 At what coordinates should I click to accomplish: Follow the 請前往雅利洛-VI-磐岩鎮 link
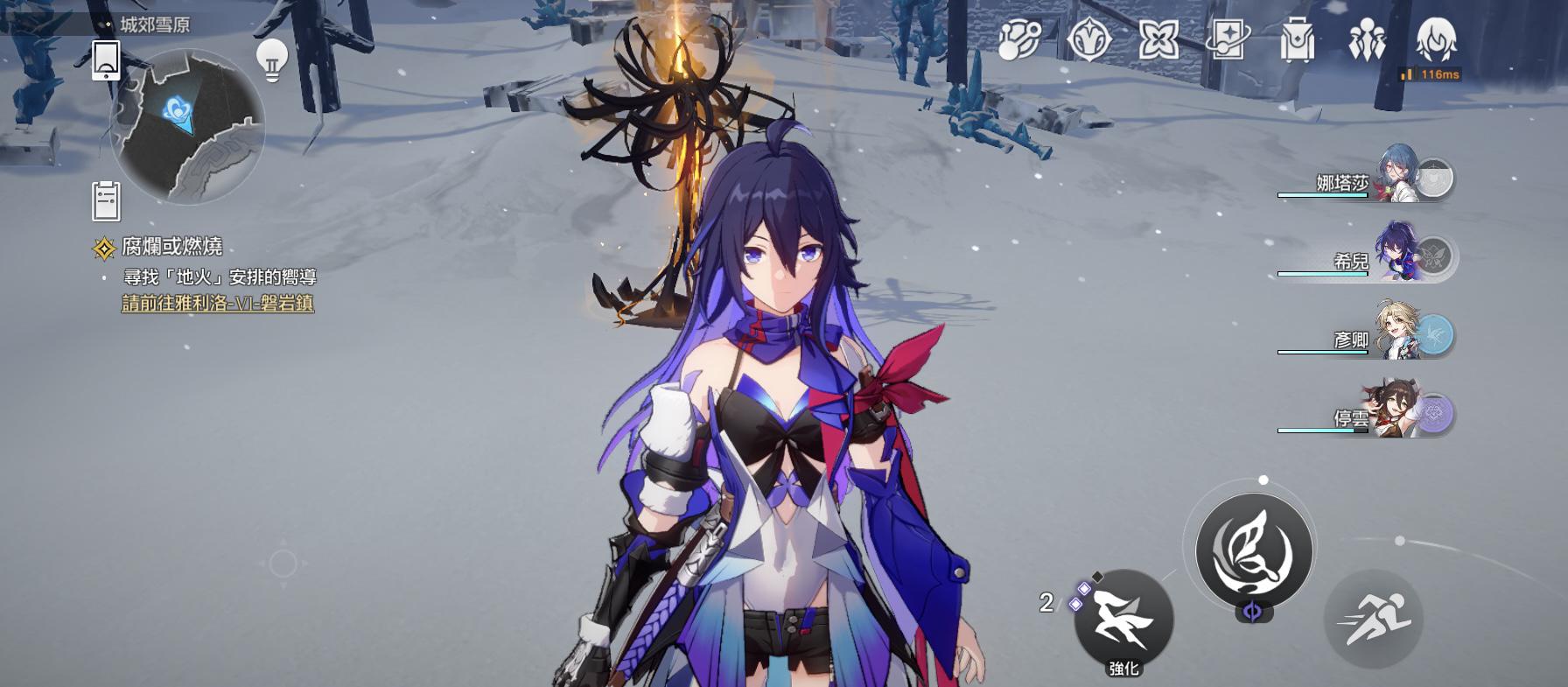click(x=218, y=304)
